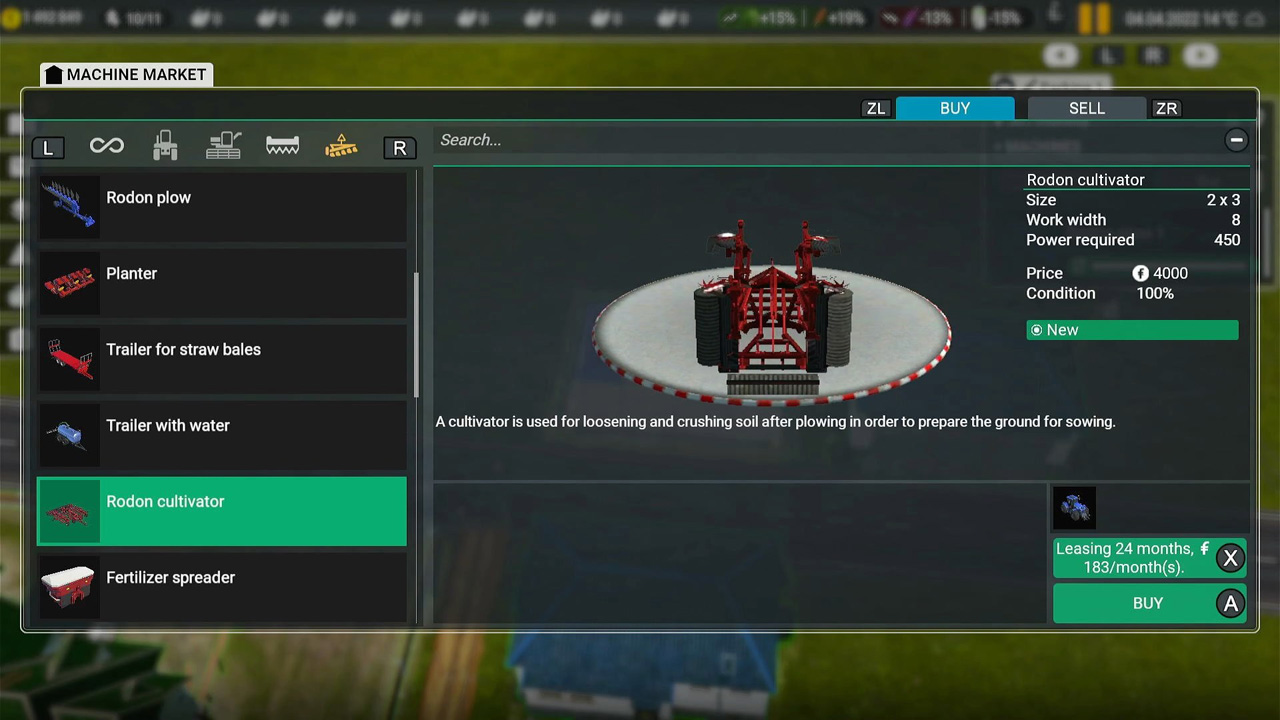This screenshot has width=1280, height=720.
Task: Click the round minus button beside search
Action: pos(1236,140)
